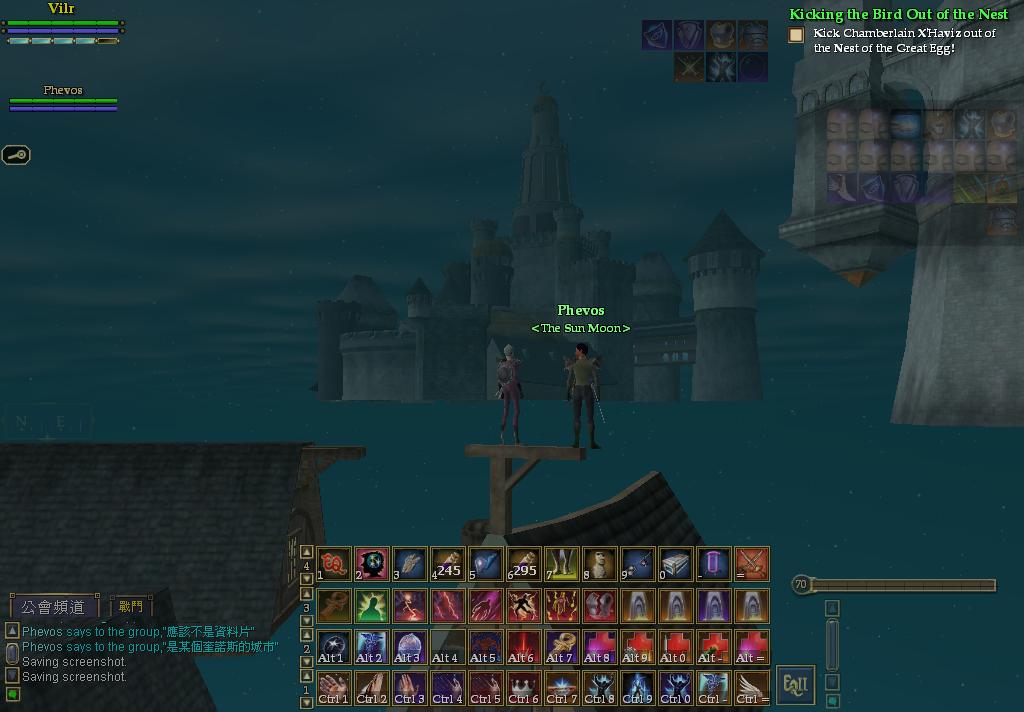Screen dimensions: 1024x712
Task: Cast the golden ankh spell on Alt 7
Action: [x=561, y=646]
